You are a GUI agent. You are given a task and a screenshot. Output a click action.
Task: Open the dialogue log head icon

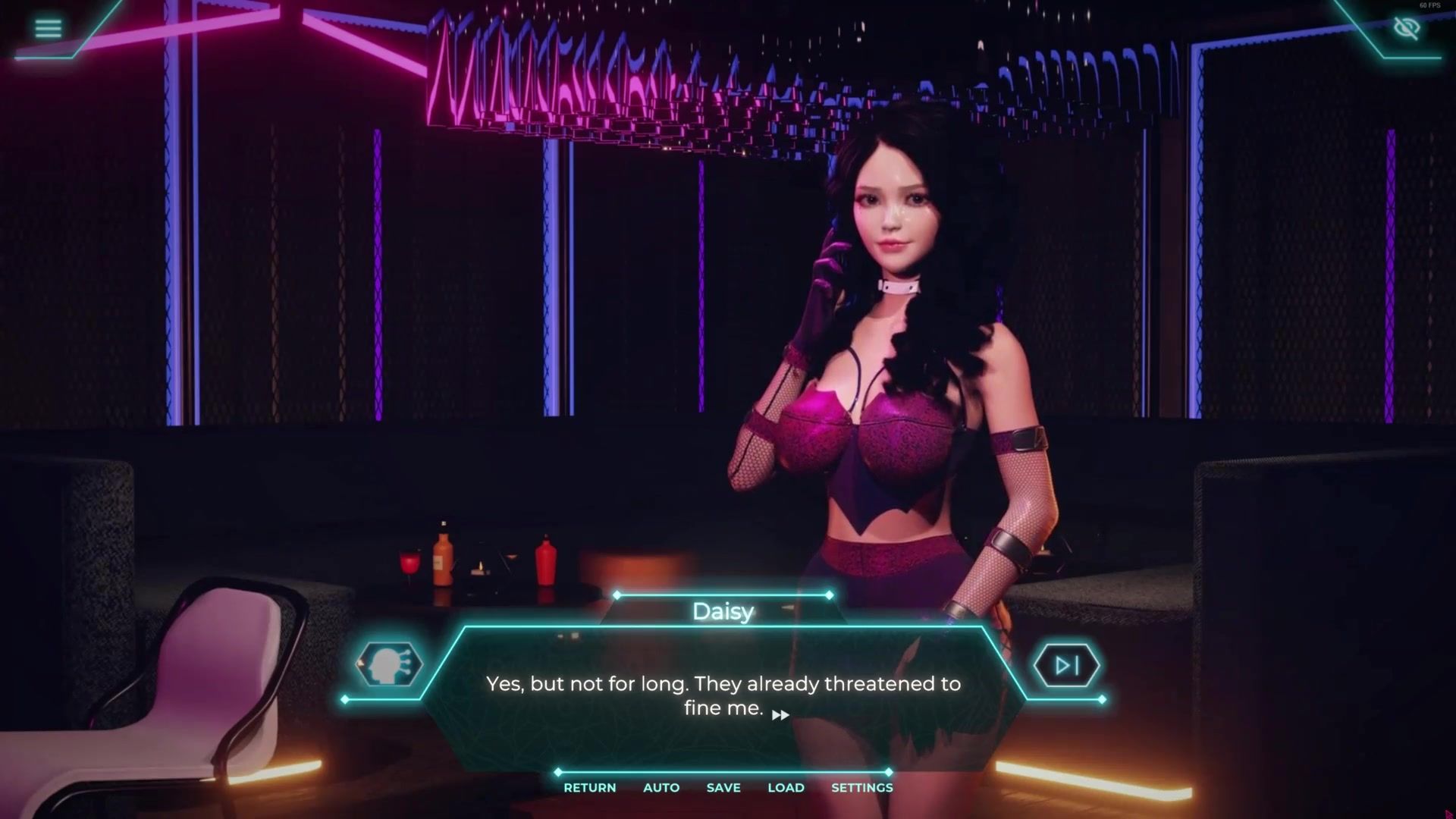click(x=389, y=665)
